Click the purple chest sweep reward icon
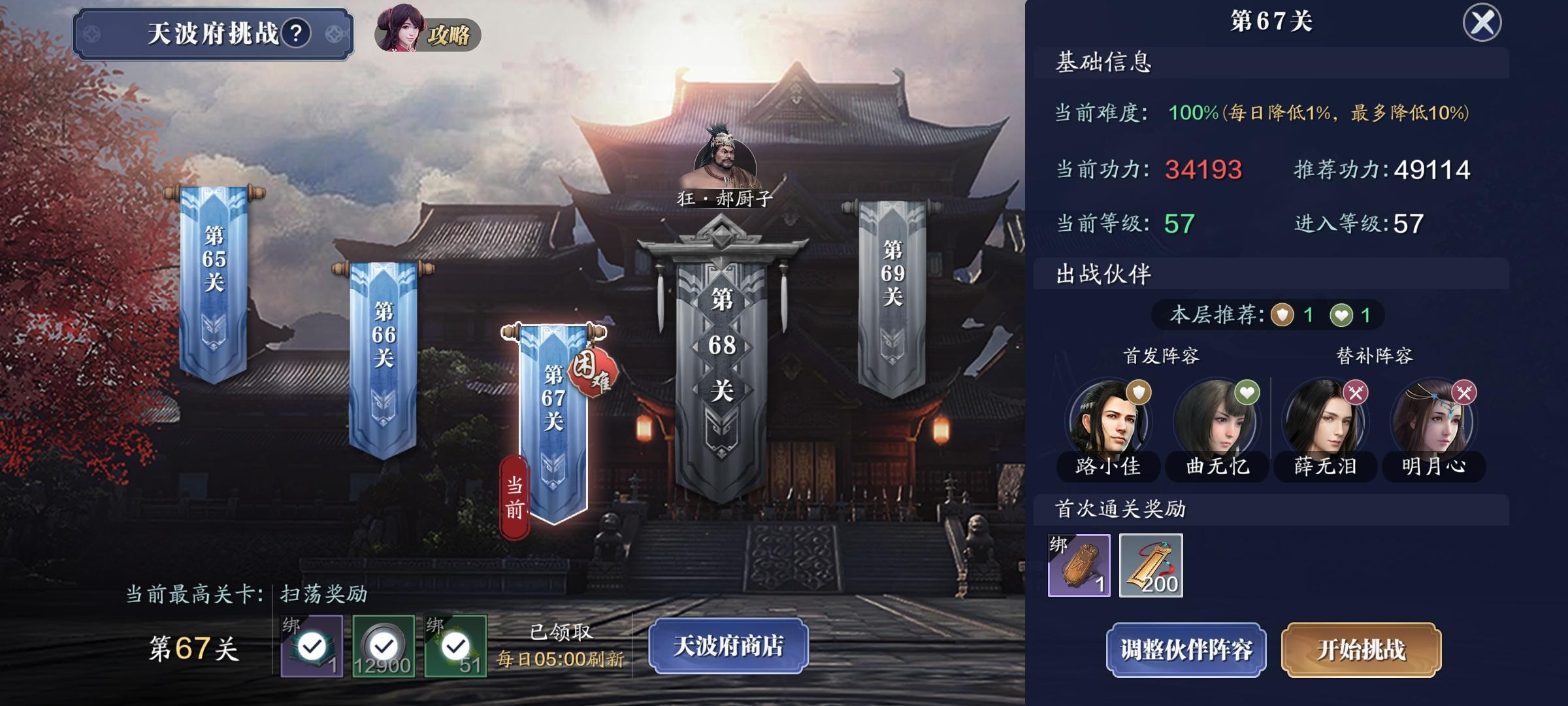 [312, 644]
